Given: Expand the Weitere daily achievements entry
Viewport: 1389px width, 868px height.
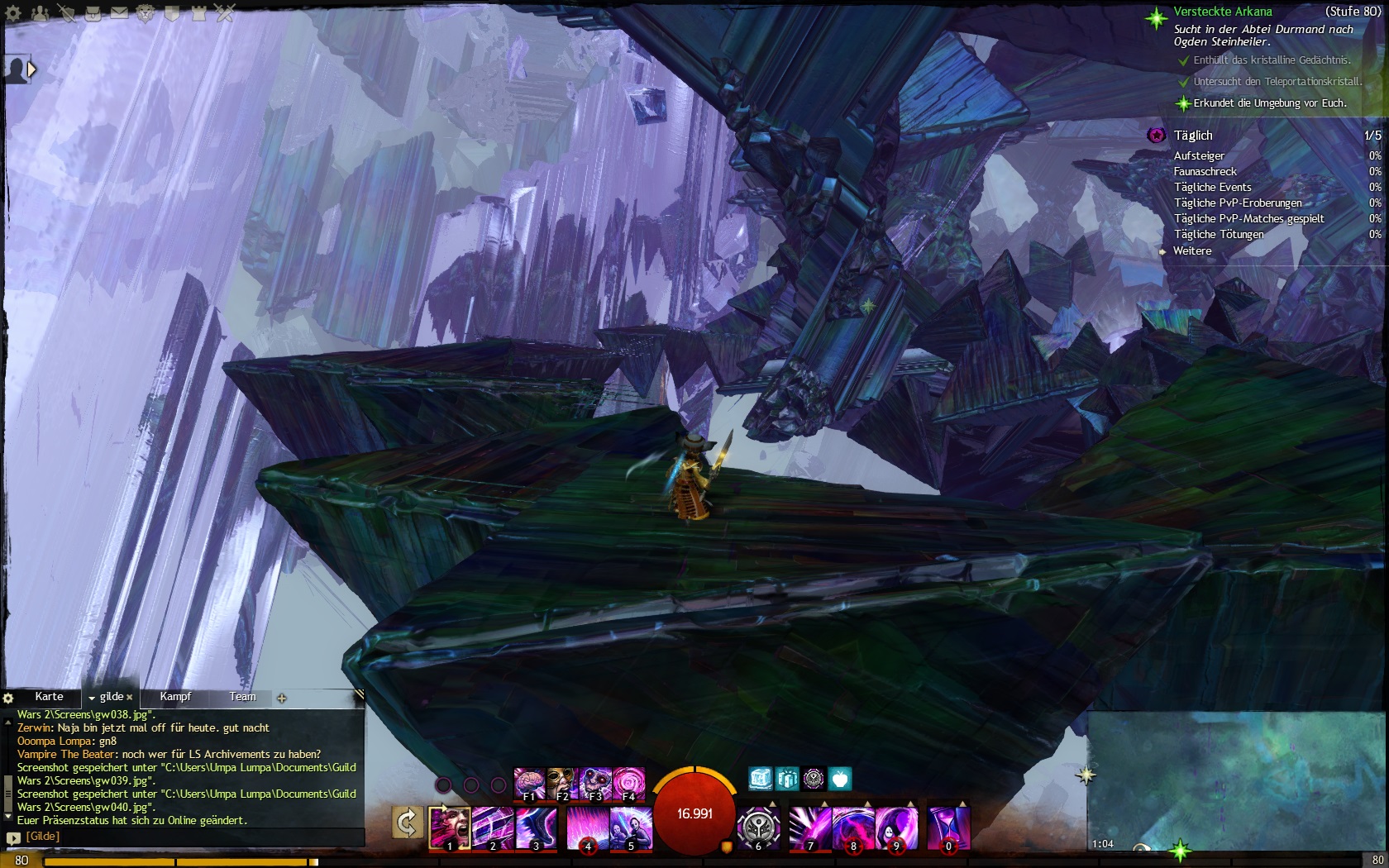Looking at the screenshot, I should 1191,250.
